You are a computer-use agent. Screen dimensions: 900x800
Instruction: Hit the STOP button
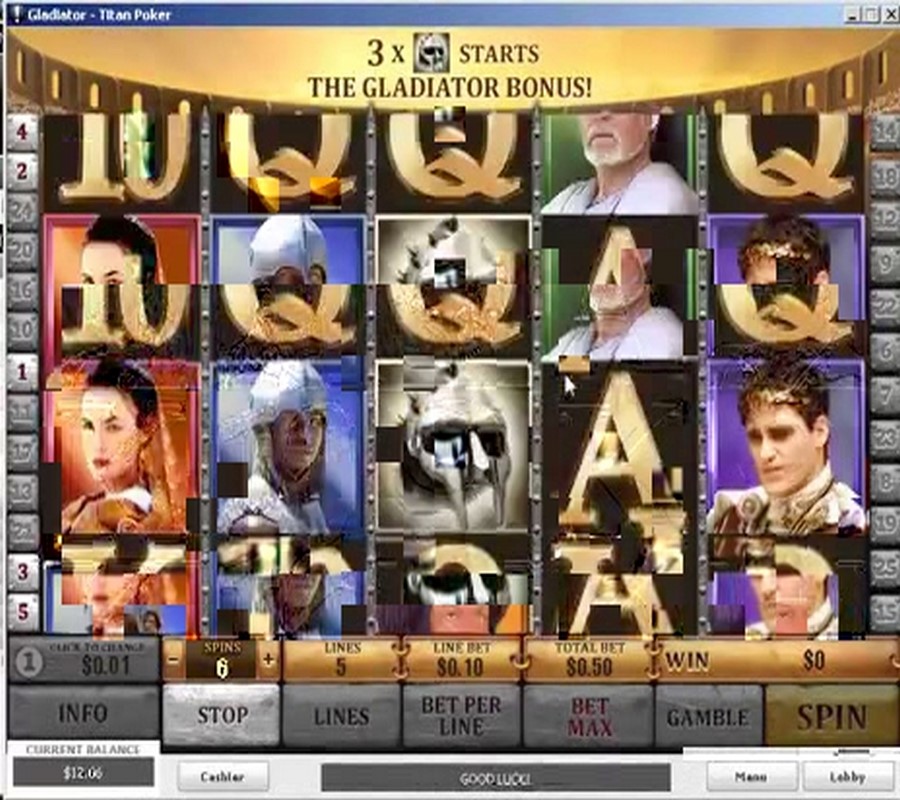[221, 714]
